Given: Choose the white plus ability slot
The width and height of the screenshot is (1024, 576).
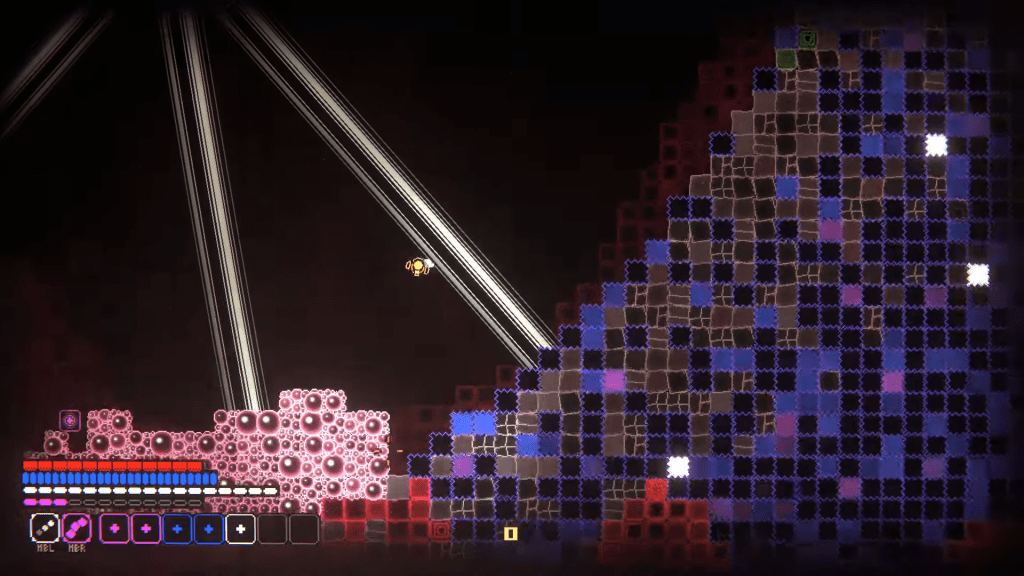Looking at the screenshot, I should point(240,528).
